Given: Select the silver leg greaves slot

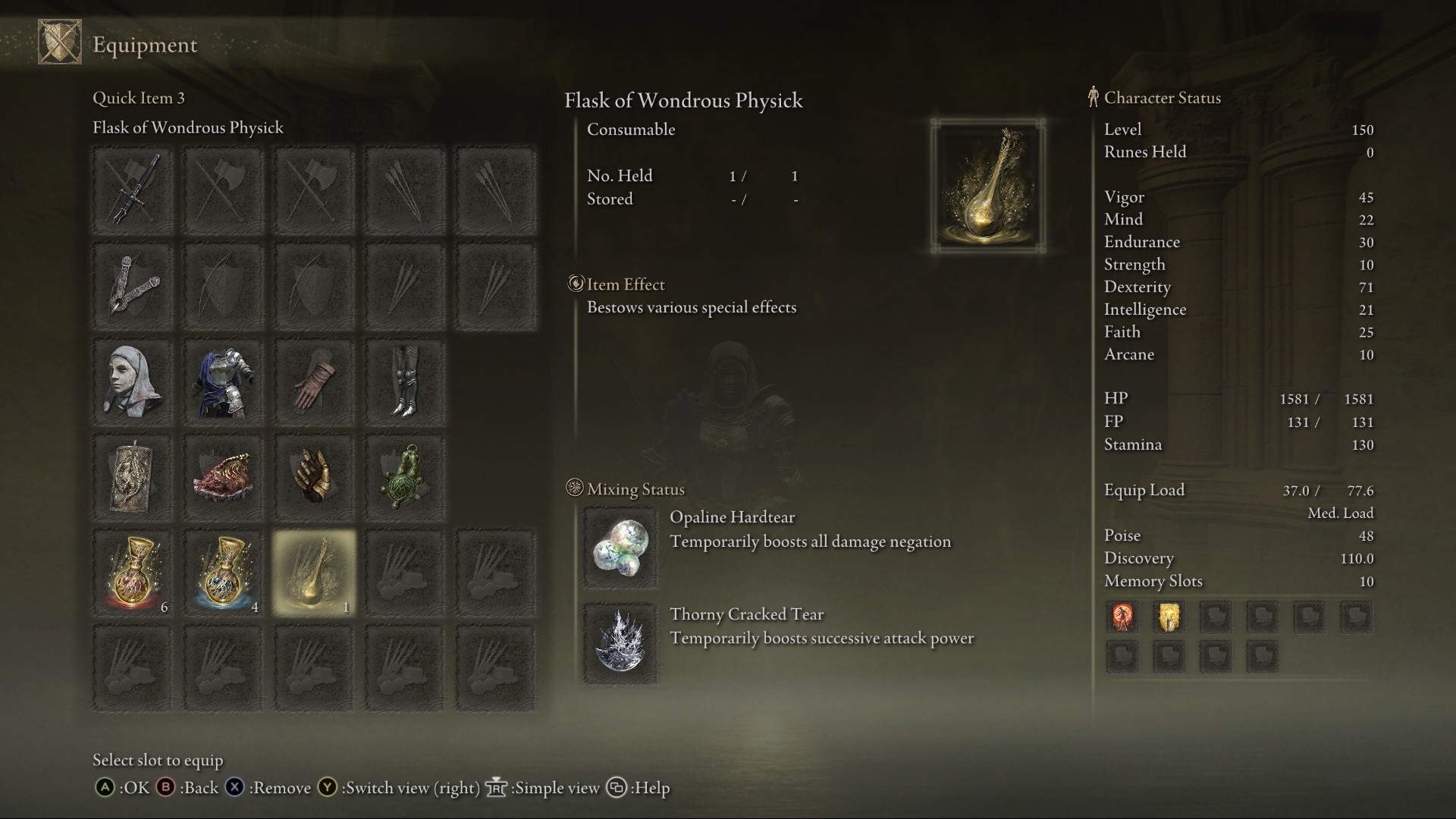Looking at the screenshot, I should [405, 381].
